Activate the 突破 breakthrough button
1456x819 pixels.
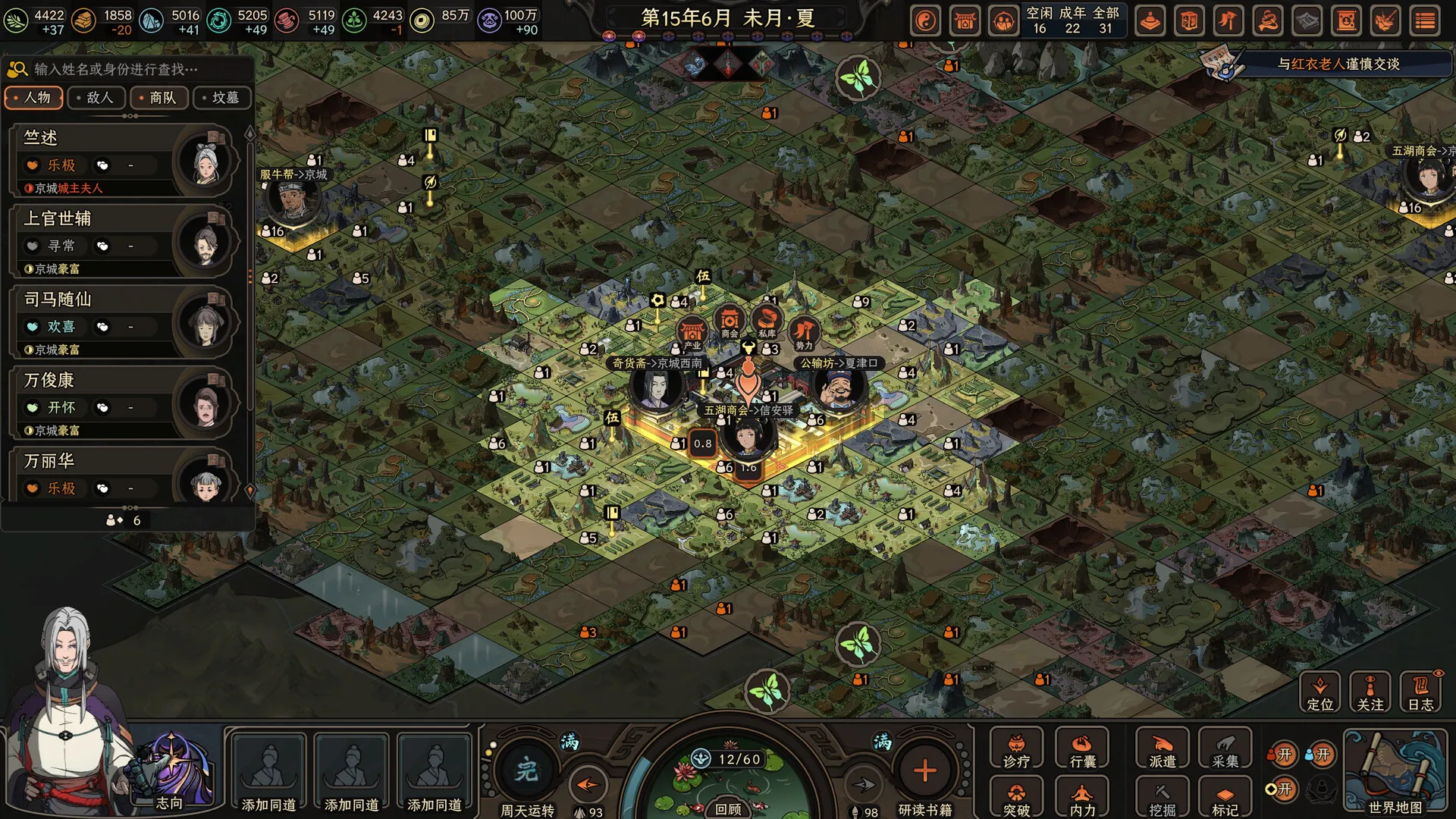(1016, 799)
